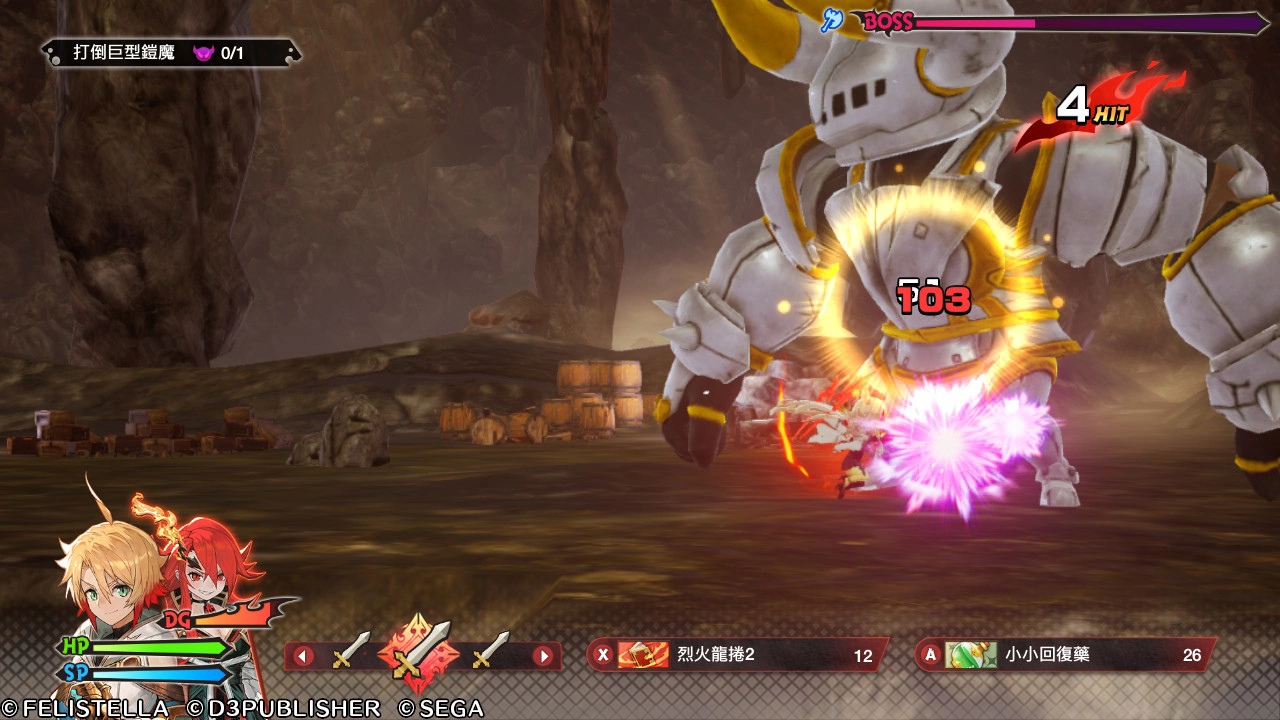Use the 小小回復藥 recovery item
Image resolution: width=1280 pixels, height=720 pixels.
[1065, 655]
